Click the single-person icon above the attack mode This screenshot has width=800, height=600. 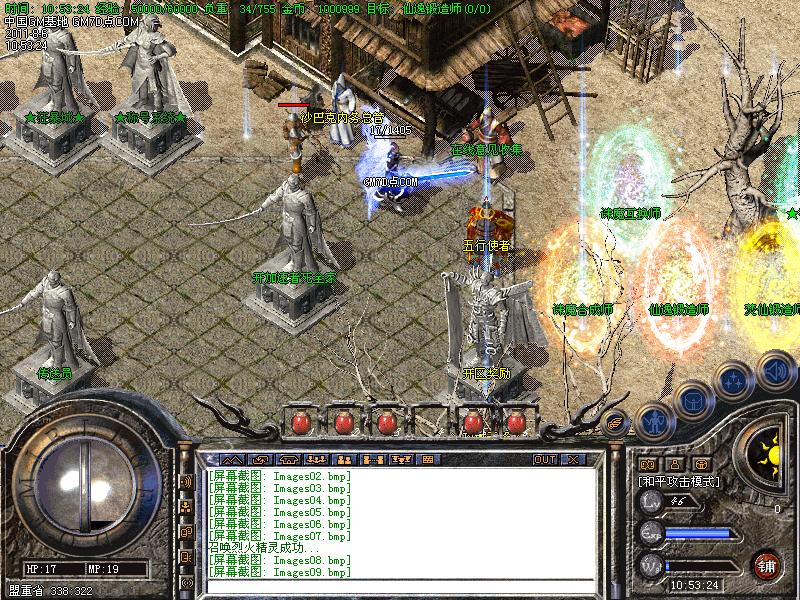click(674, 463)
